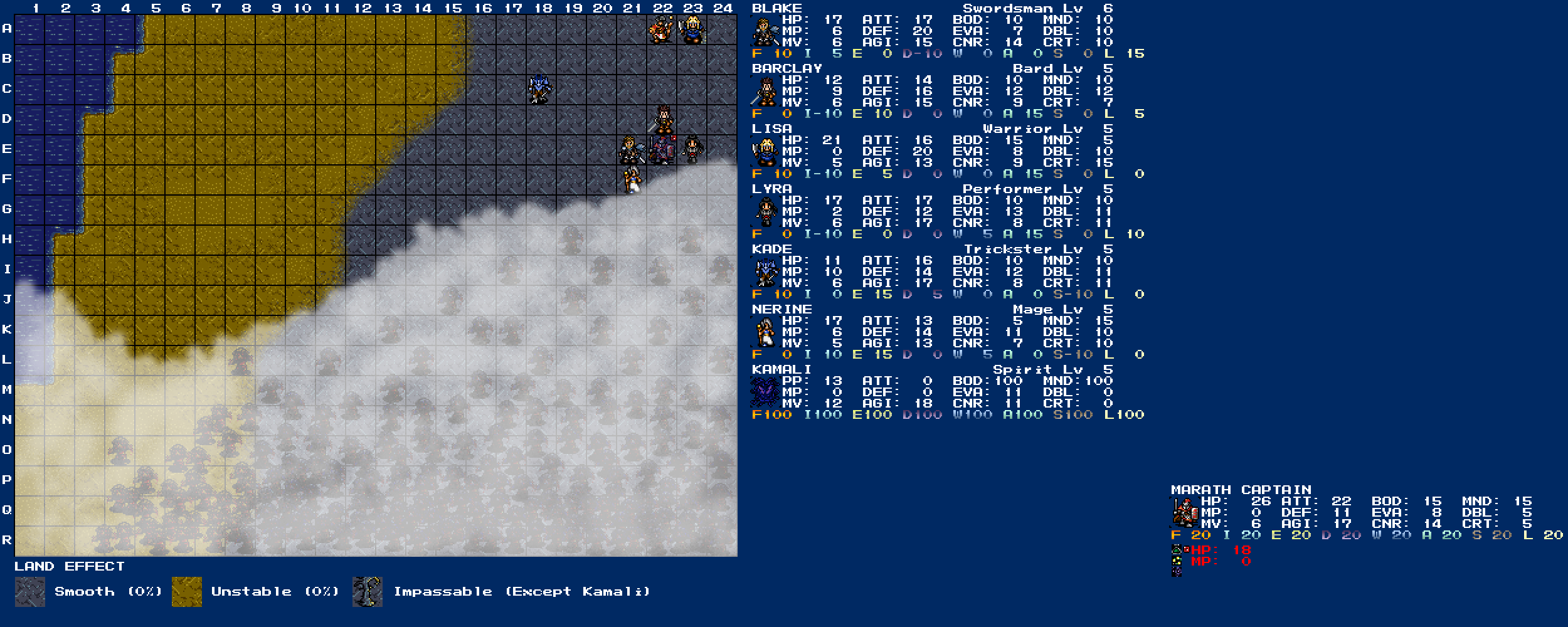Choose Barclay the Bard's roster portrait
1568x627 pixels.
tap(765, 92)
